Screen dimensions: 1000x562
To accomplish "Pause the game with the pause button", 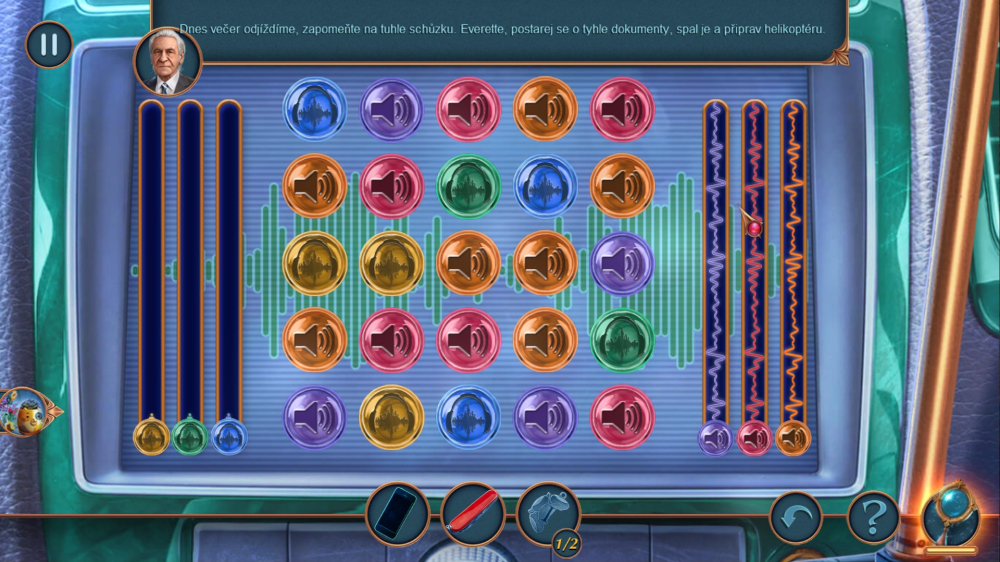I will (x=48, y=44).
